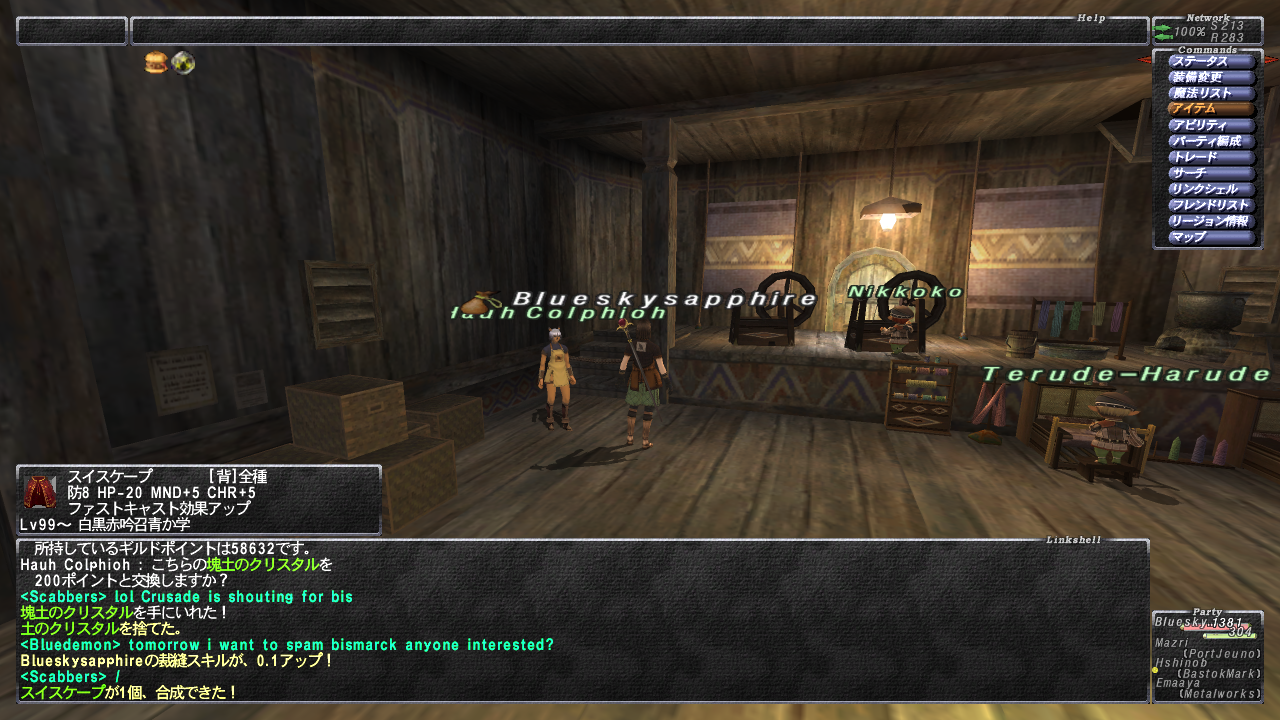Open the フレンドリスト entry
Image resolution: width=1280 pixels, height=720 pixels.
[1210, 206]
